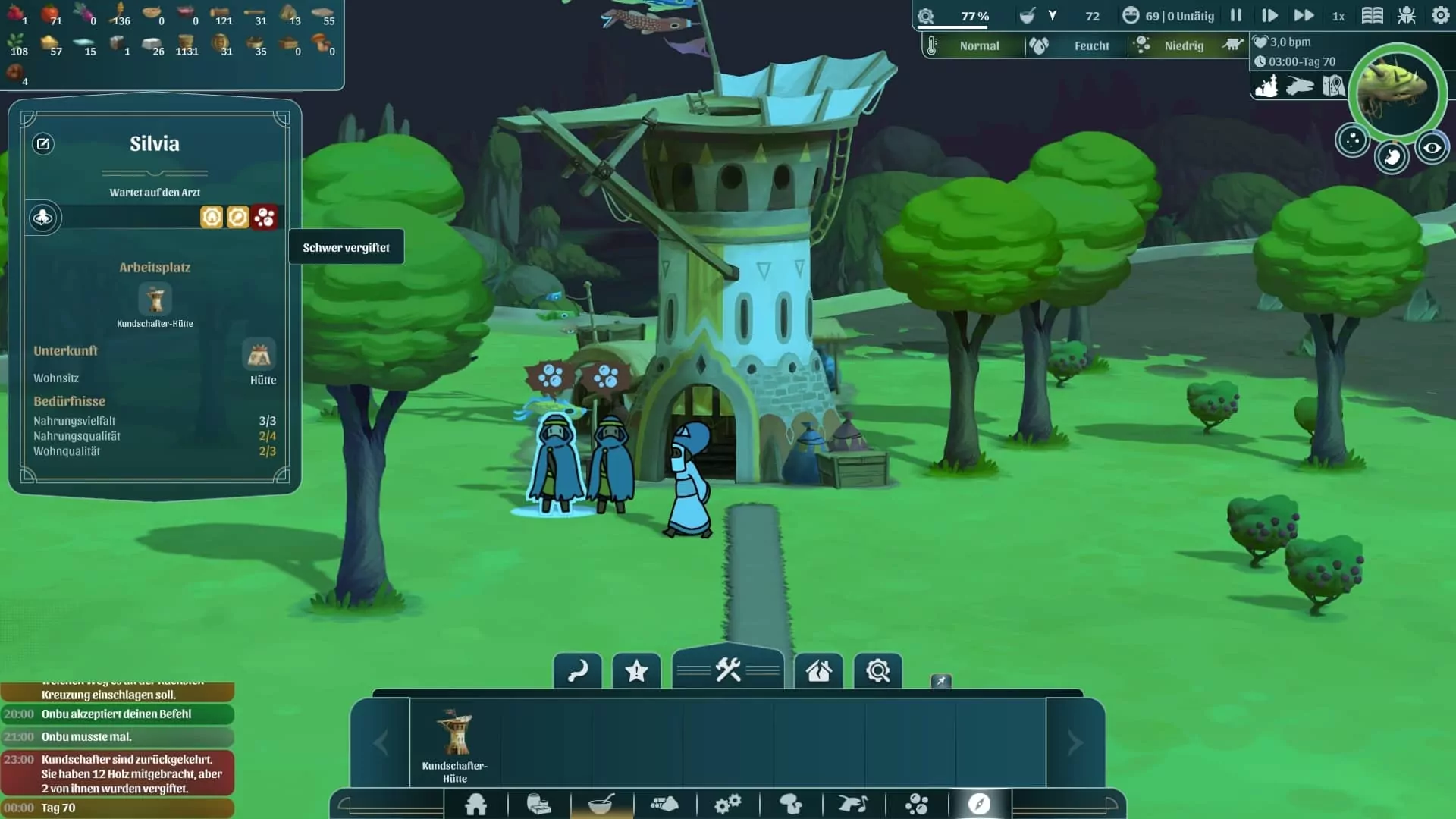
Task: Click the bug report icon
Action: tap(1407, 16)
